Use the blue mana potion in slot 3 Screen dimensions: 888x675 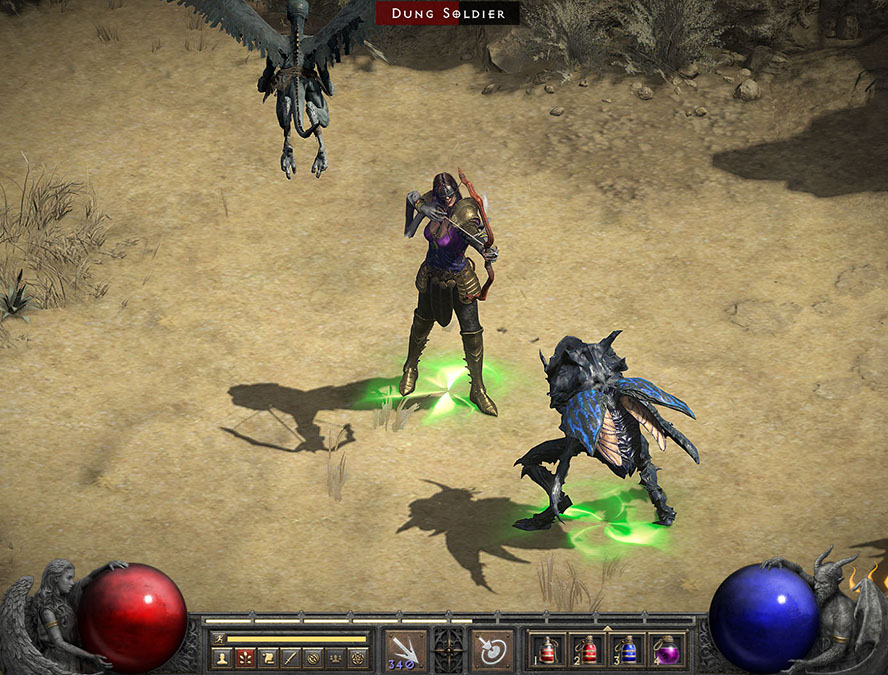click(627, 651)
